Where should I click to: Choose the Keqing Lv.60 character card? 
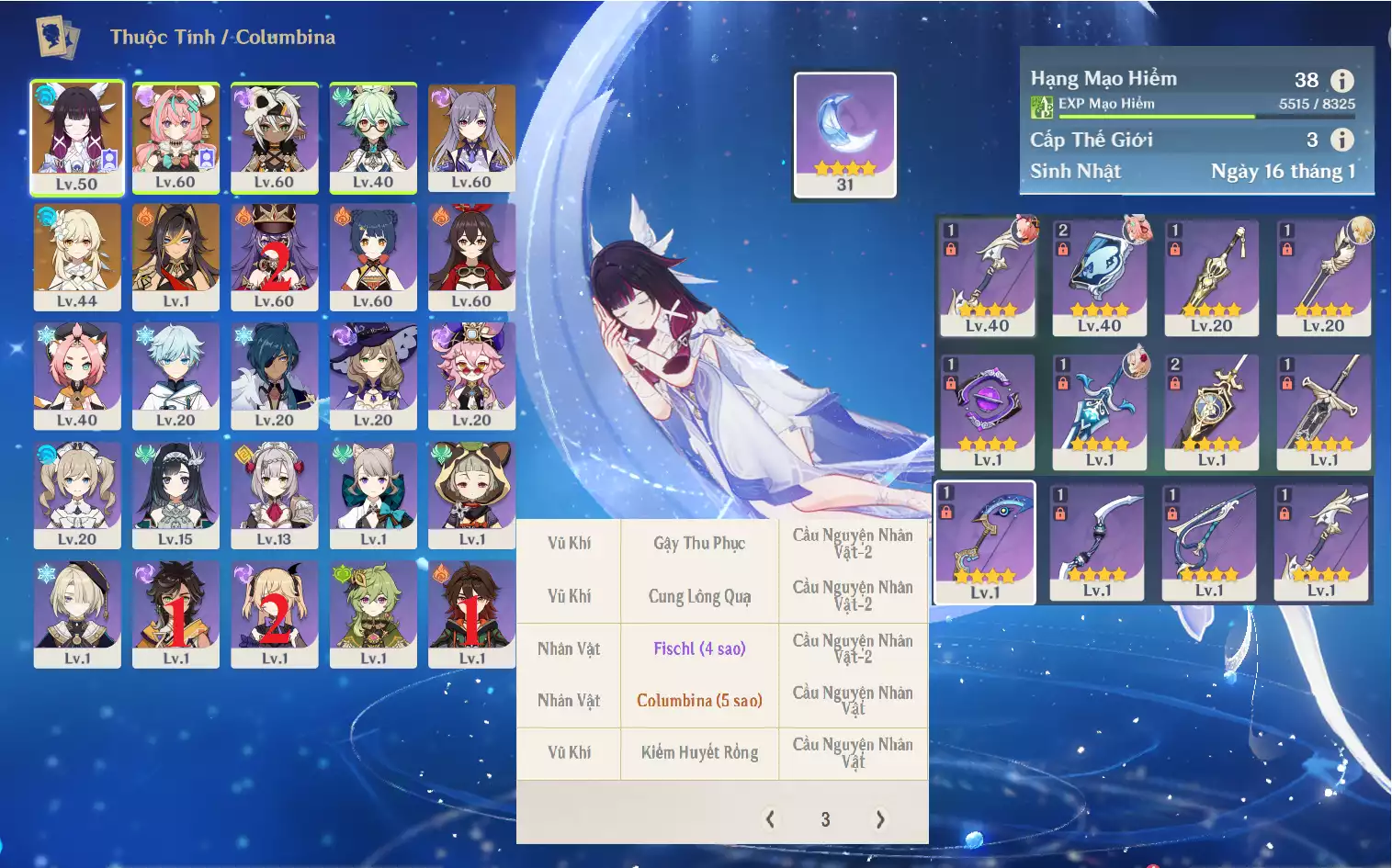pos(471,136)
